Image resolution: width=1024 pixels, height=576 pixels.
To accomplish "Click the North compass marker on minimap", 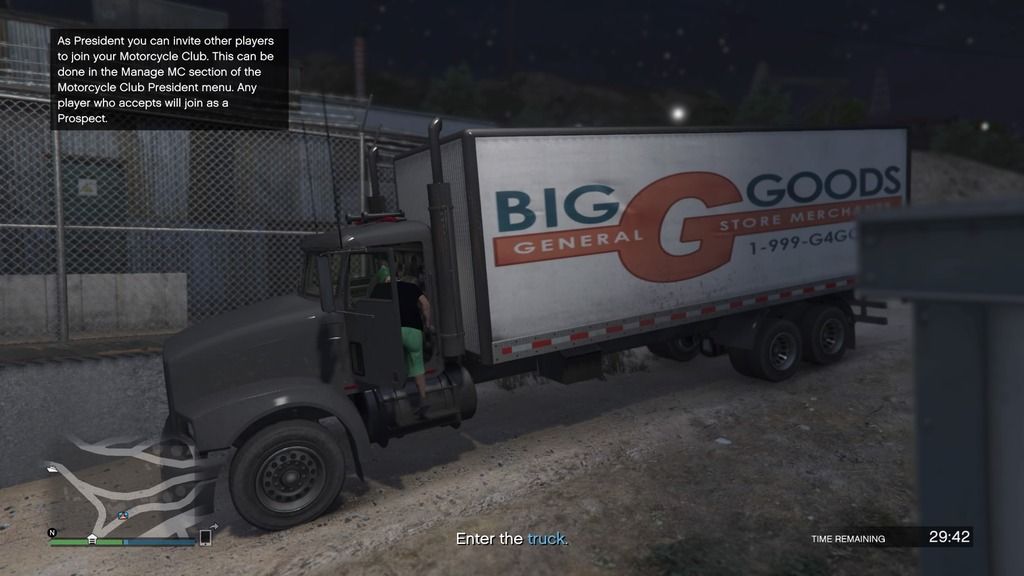I will (53, 532).
